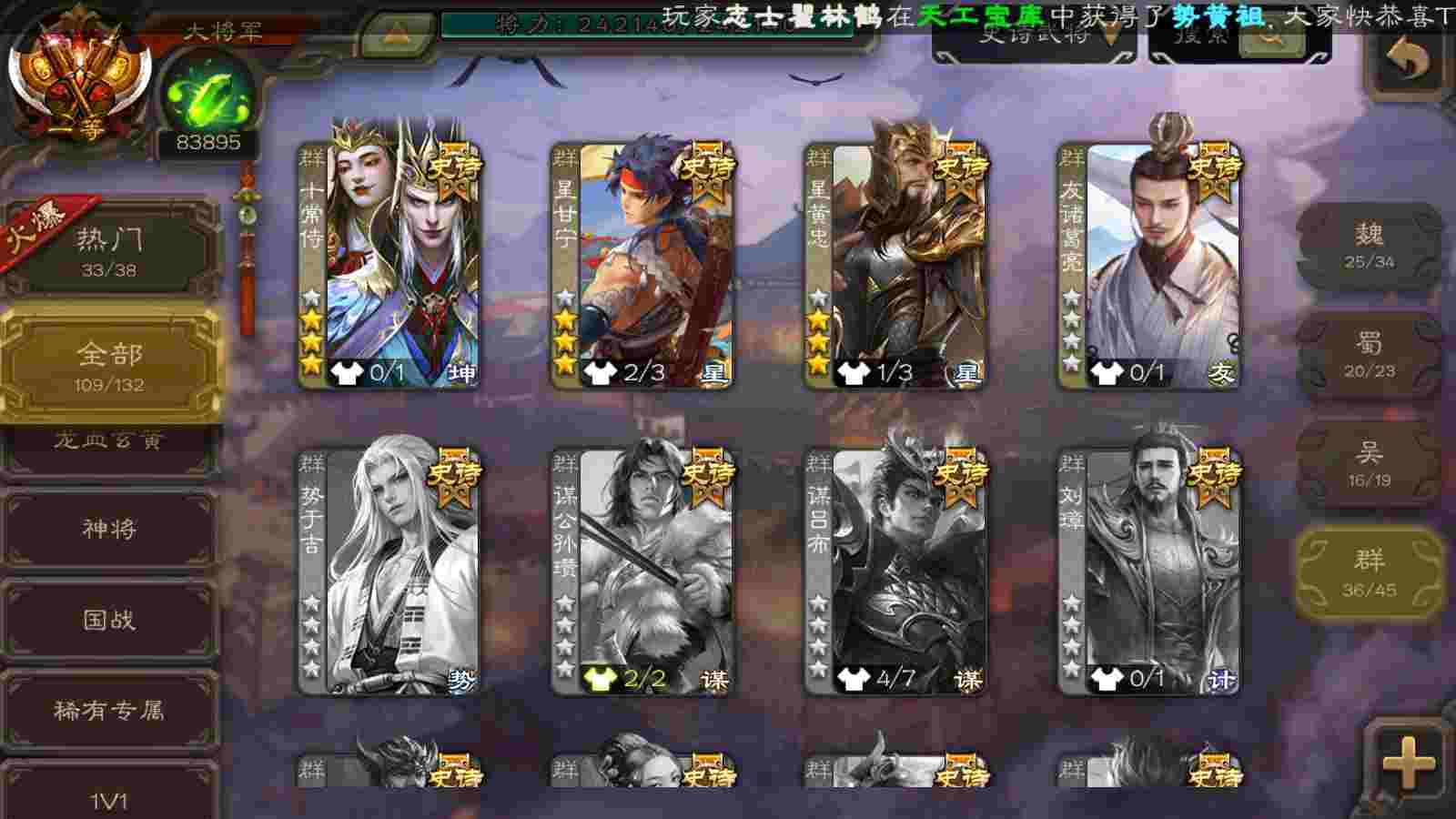This screenshot has width=1456, height=819.
Task: Select the 全部 category tab
Action: pyautogui.click(x=109, y=364)
